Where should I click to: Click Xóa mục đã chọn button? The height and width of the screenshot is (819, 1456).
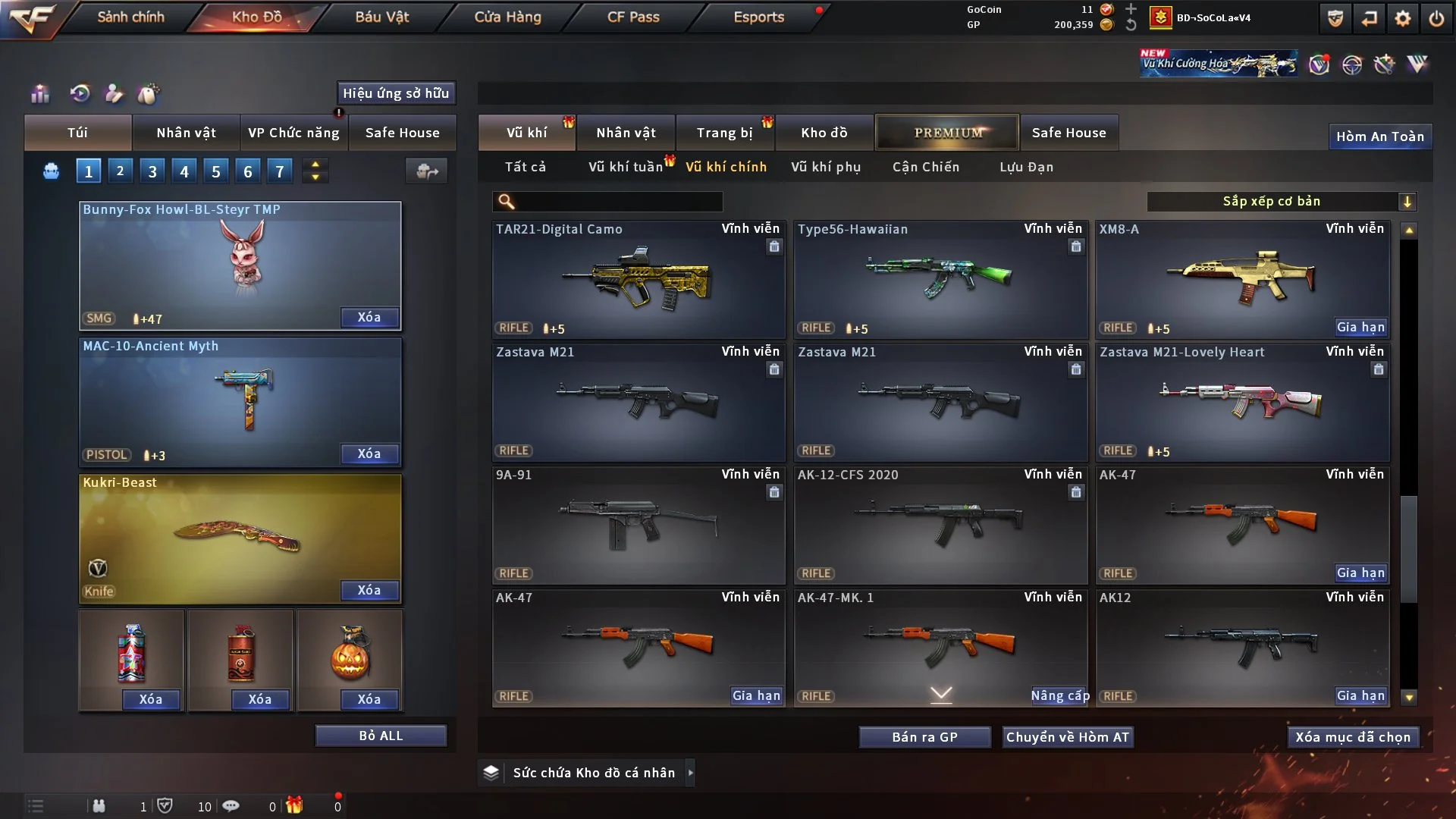click(1352, 737)
